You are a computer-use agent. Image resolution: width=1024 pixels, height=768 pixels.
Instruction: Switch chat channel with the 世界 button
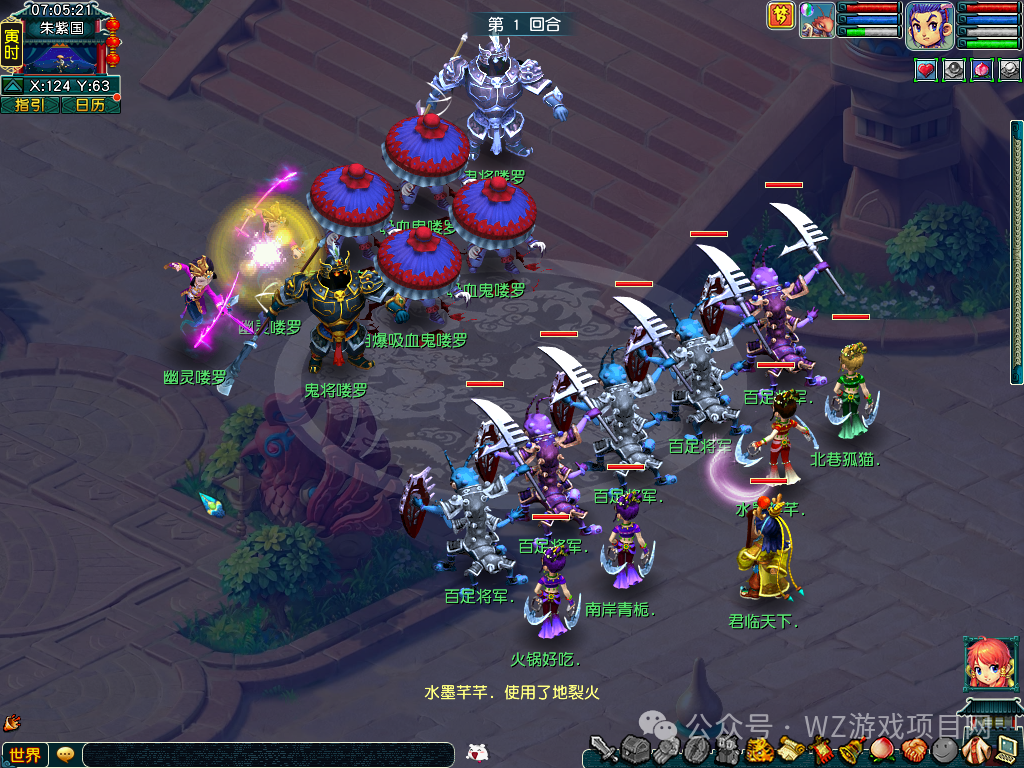pos(25,755)
